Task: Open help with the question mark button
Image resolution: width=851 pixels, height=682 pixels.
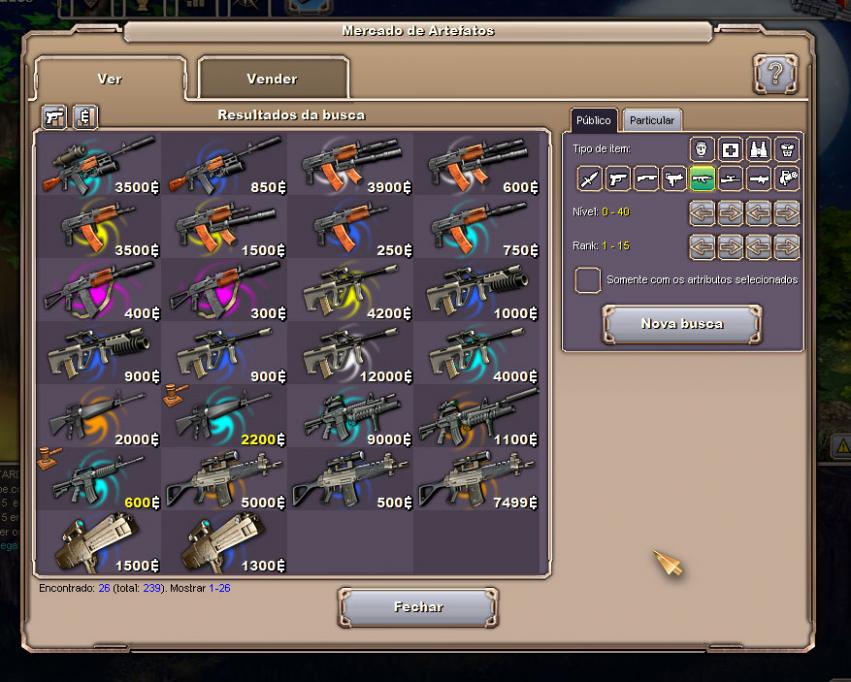Action: pos(775,75)
